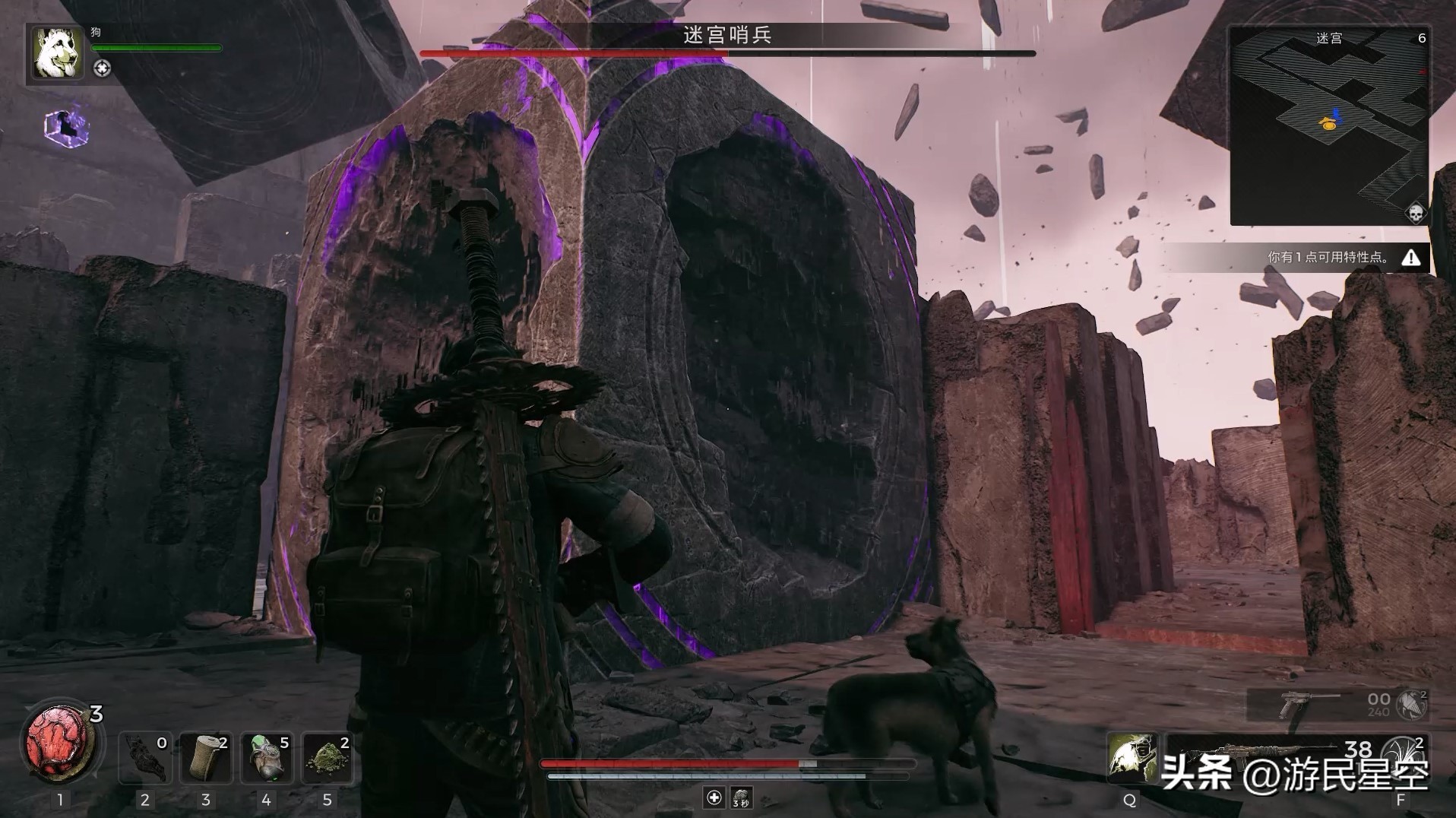Use the green powder pile consumable

327,757
